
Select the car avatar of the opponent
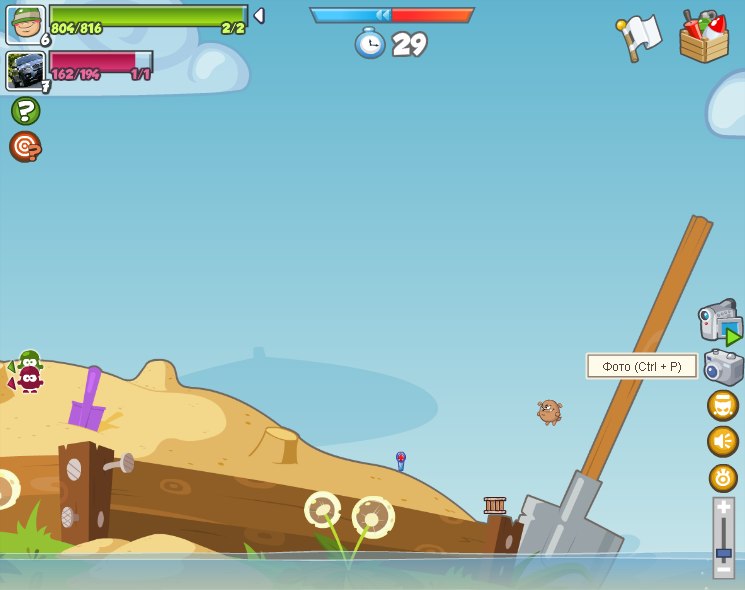point(25,70)
